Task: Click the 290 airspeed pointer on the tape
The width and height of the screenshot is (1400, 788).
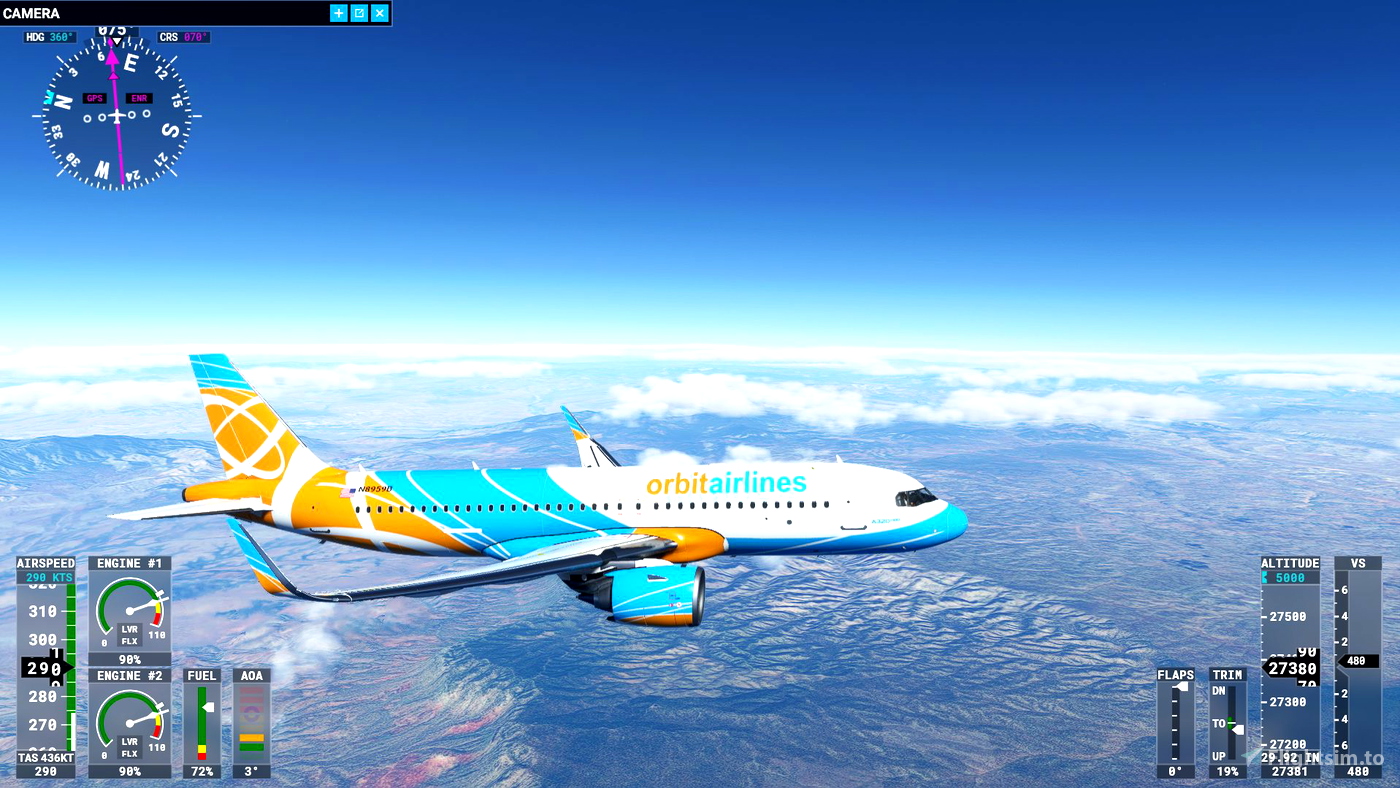Action: click(x=46, y=668)
